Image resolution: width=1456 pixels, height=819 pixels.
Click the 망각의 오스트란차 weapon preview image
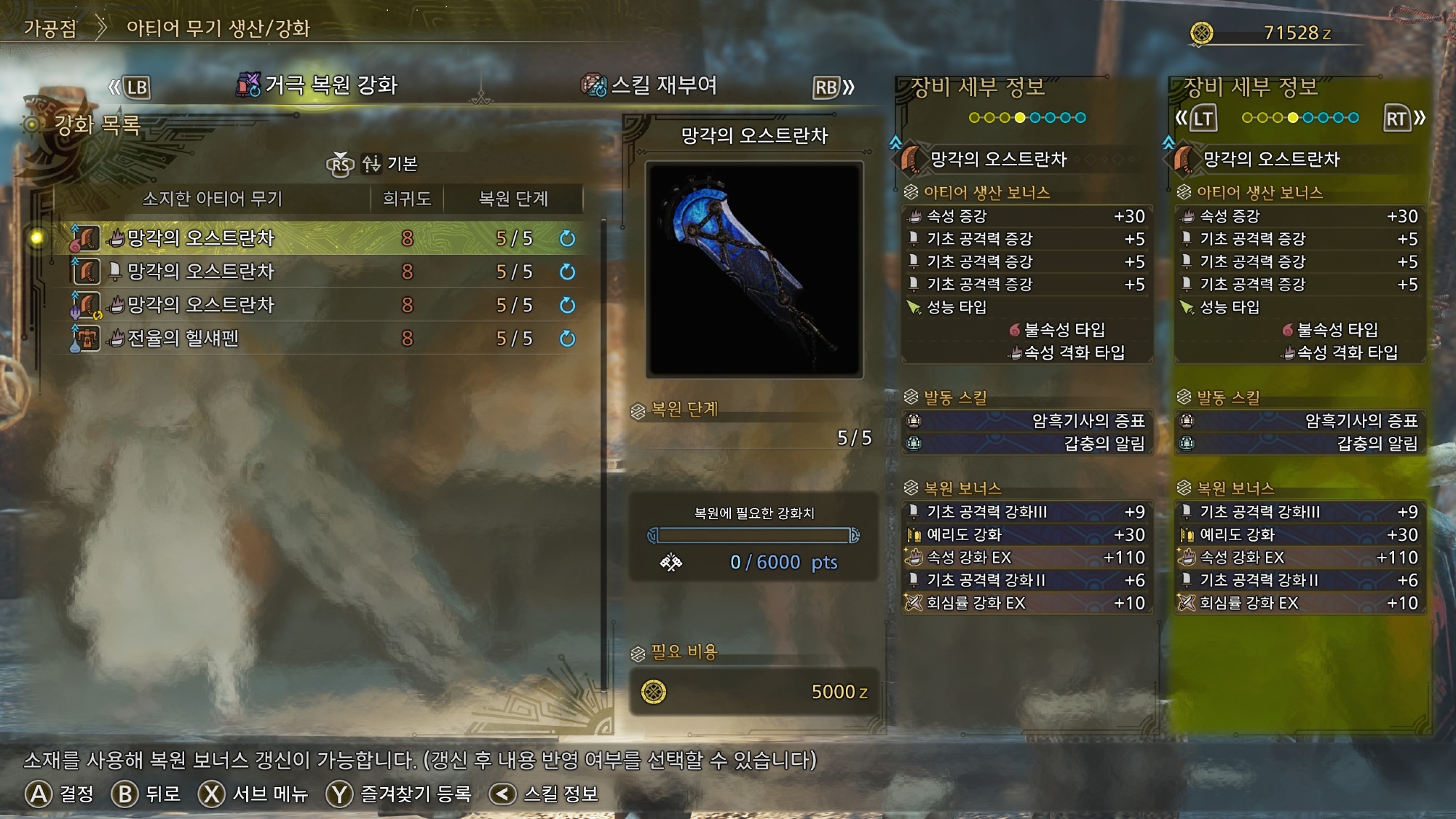click(x=754, y=269)
